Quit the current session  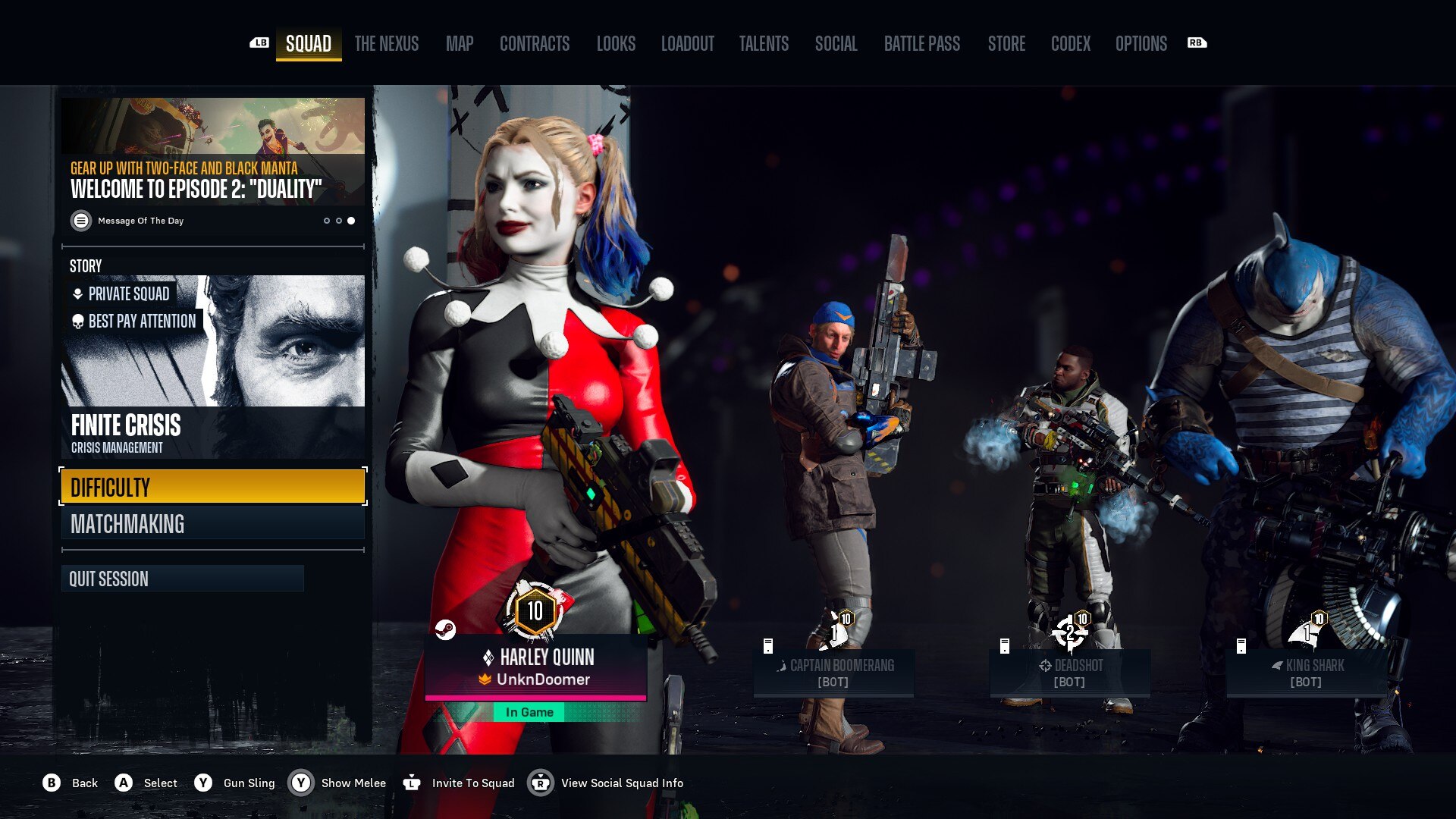tap(183, 579)
